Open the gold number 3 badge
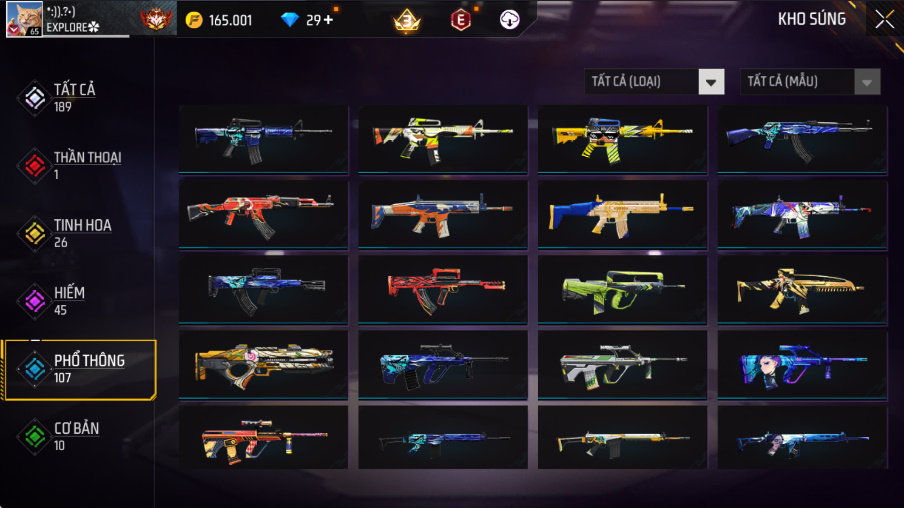The height and width of the screenshot is (508, 904). (406, 19)
